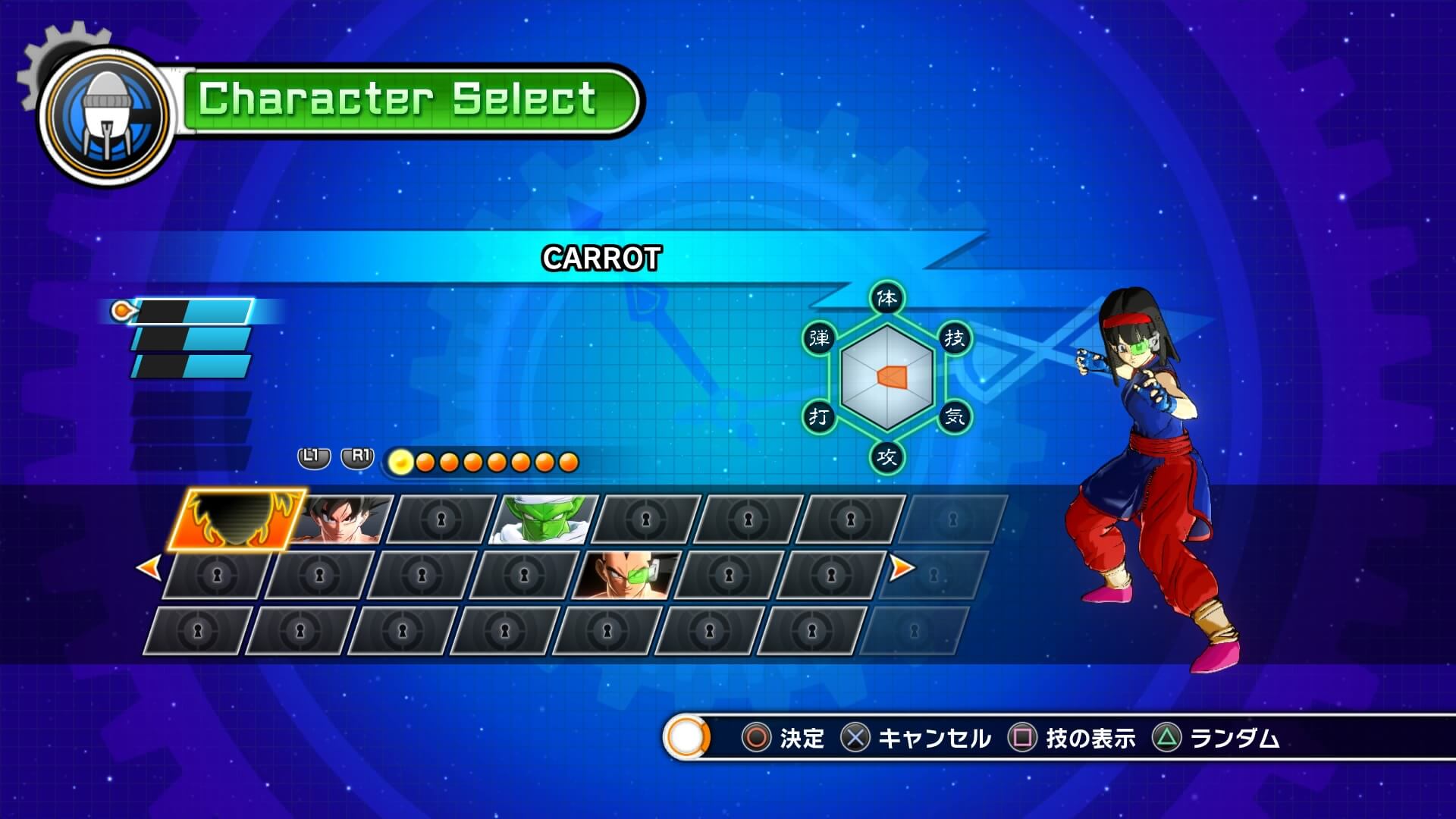Advance to the next roster page arrow

coord(901,567)
